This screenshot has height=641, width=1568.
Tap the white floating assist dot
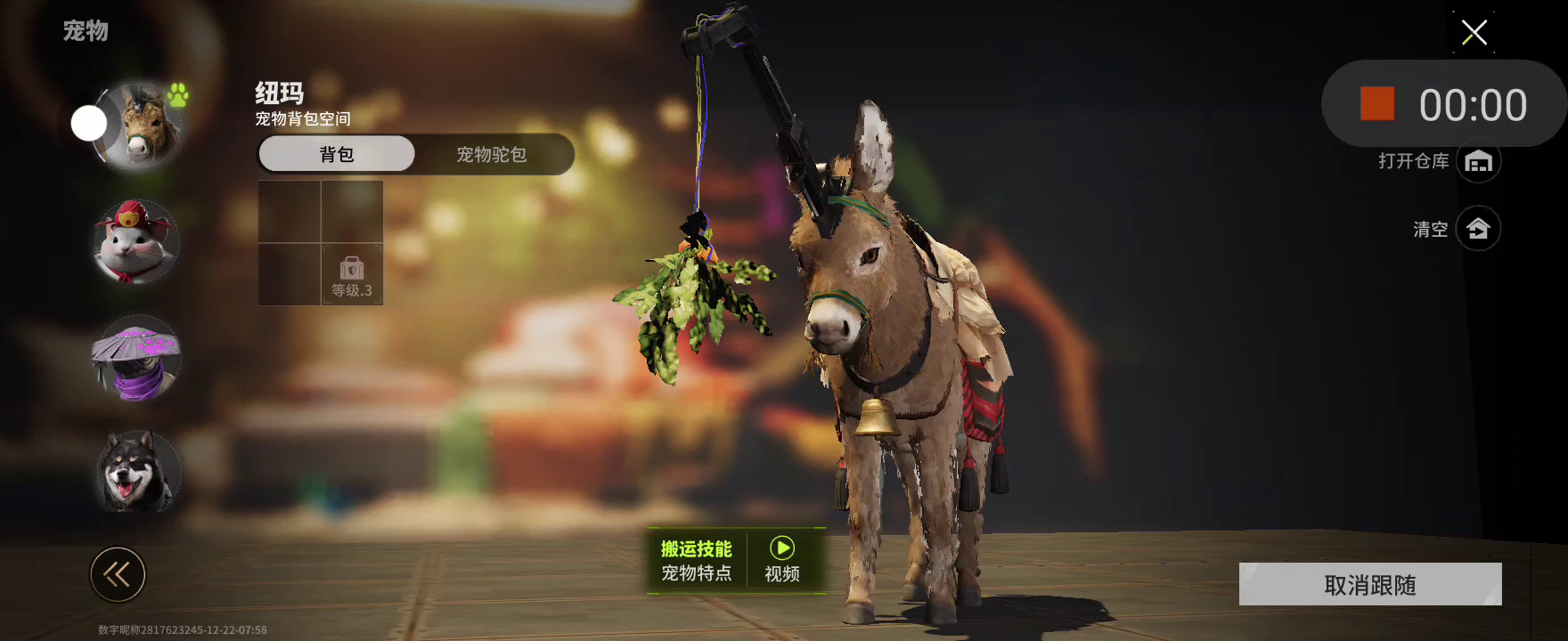(89, 124)
